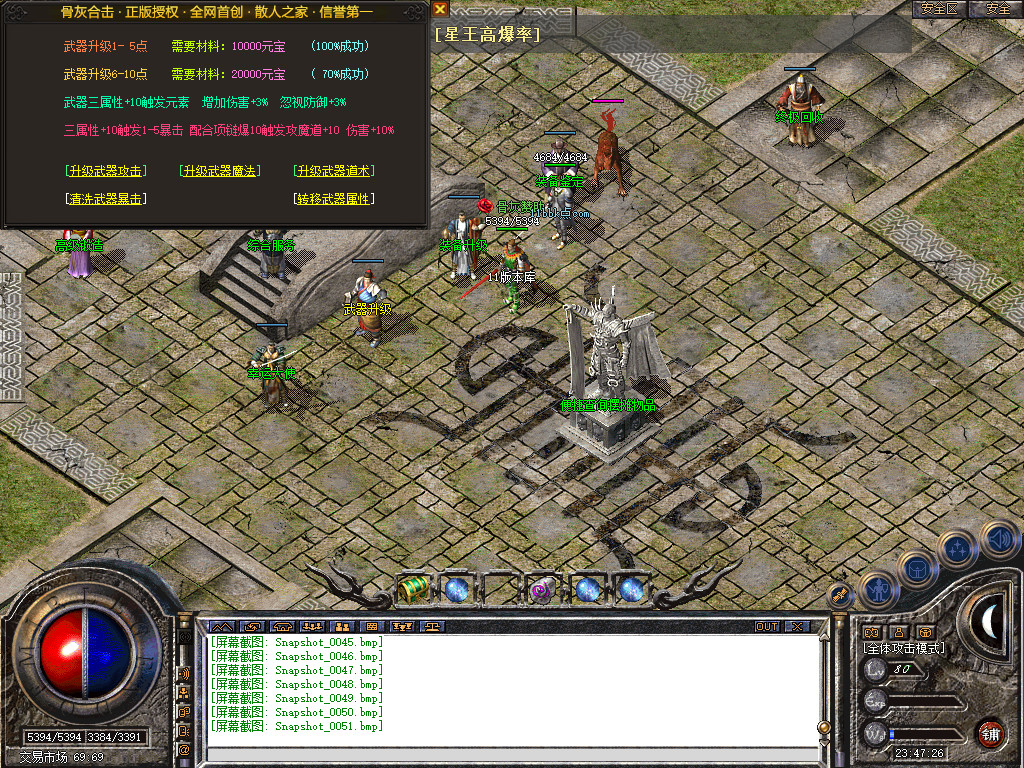Close the chat window with X
1024x768 pixels.
coord(796,627)
